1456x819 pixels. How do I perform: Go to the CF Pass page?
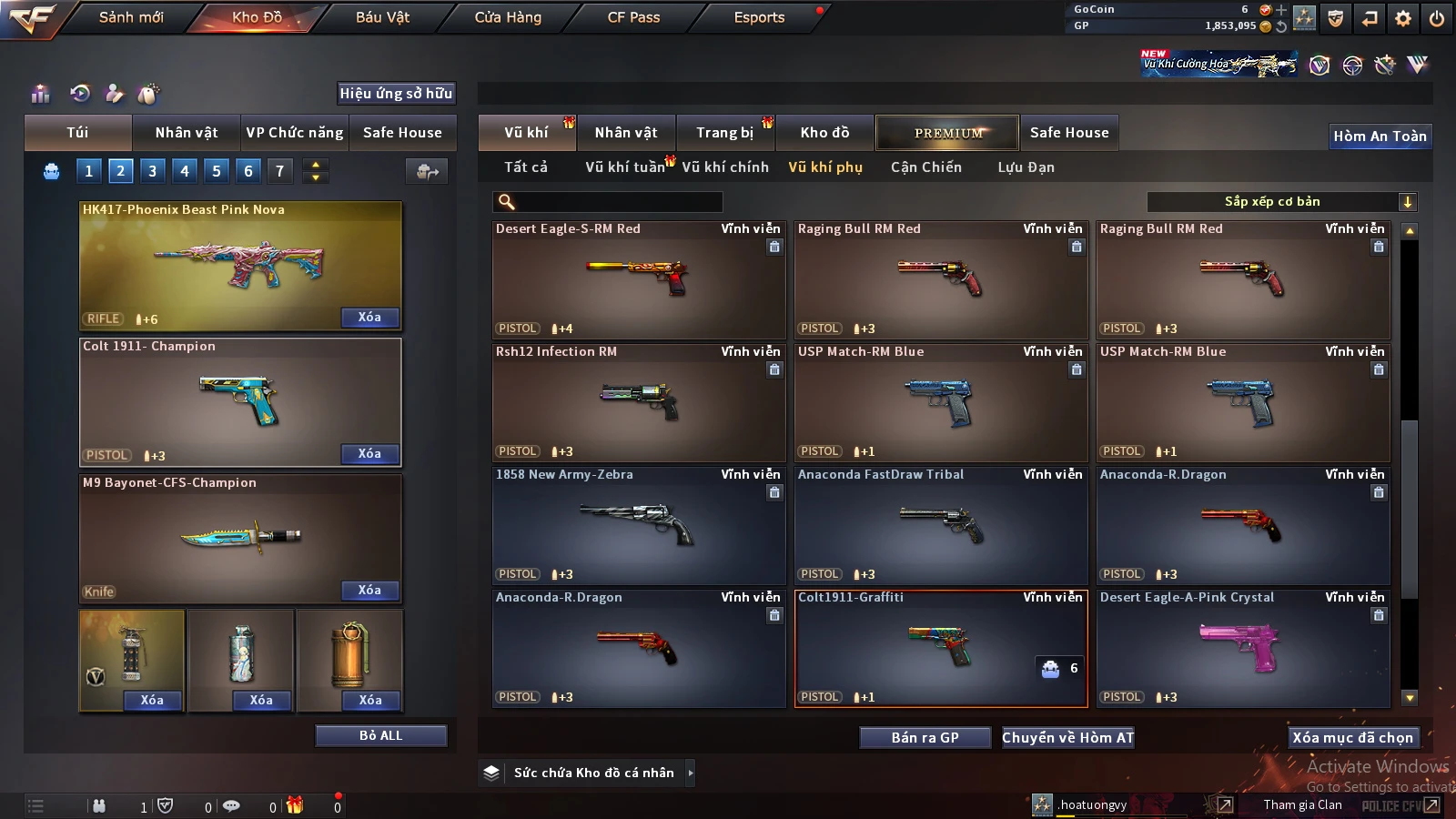coord(633,17)
